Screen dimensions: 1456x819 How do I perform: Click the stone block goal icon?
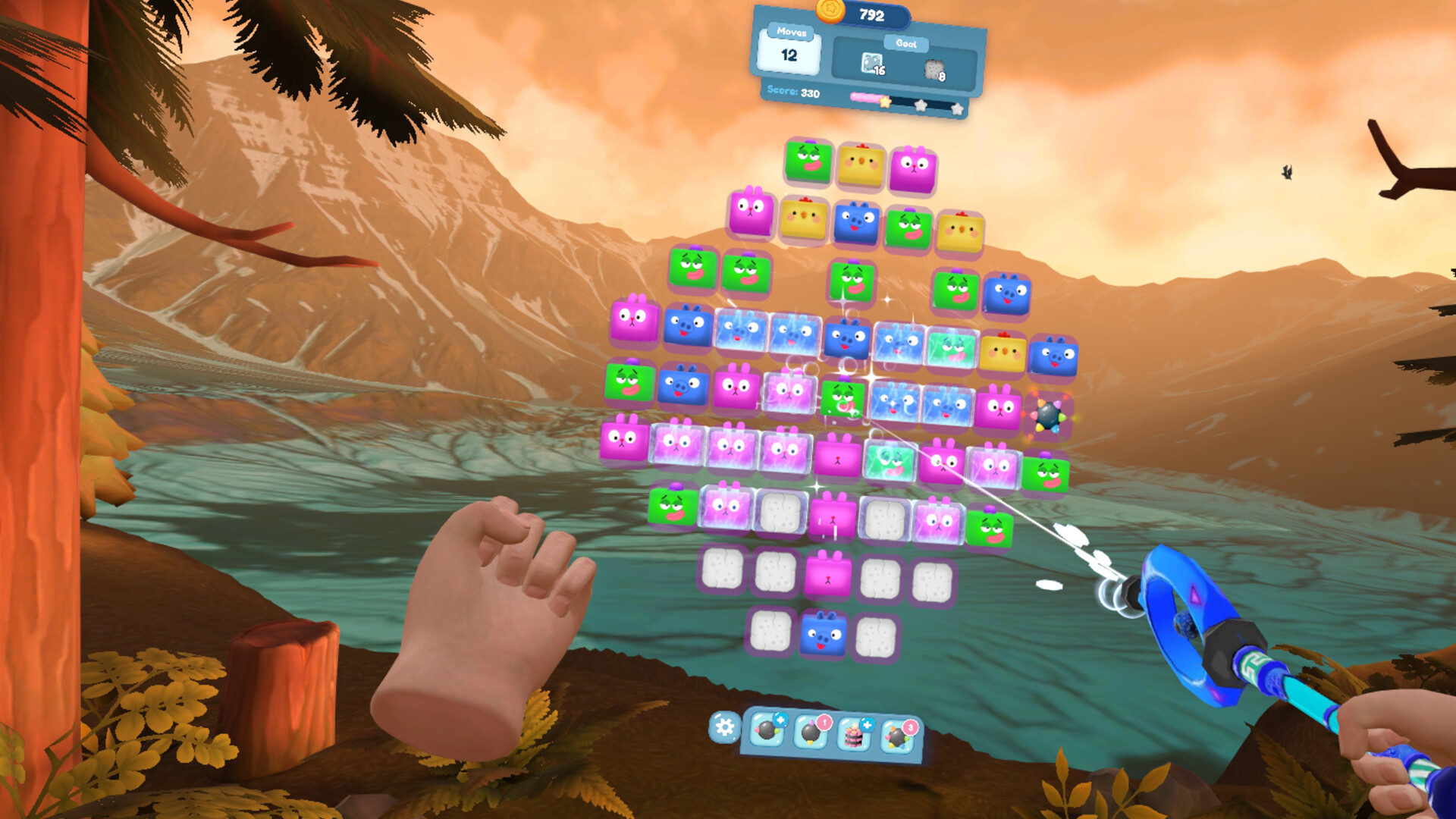(x=934, y=69)
